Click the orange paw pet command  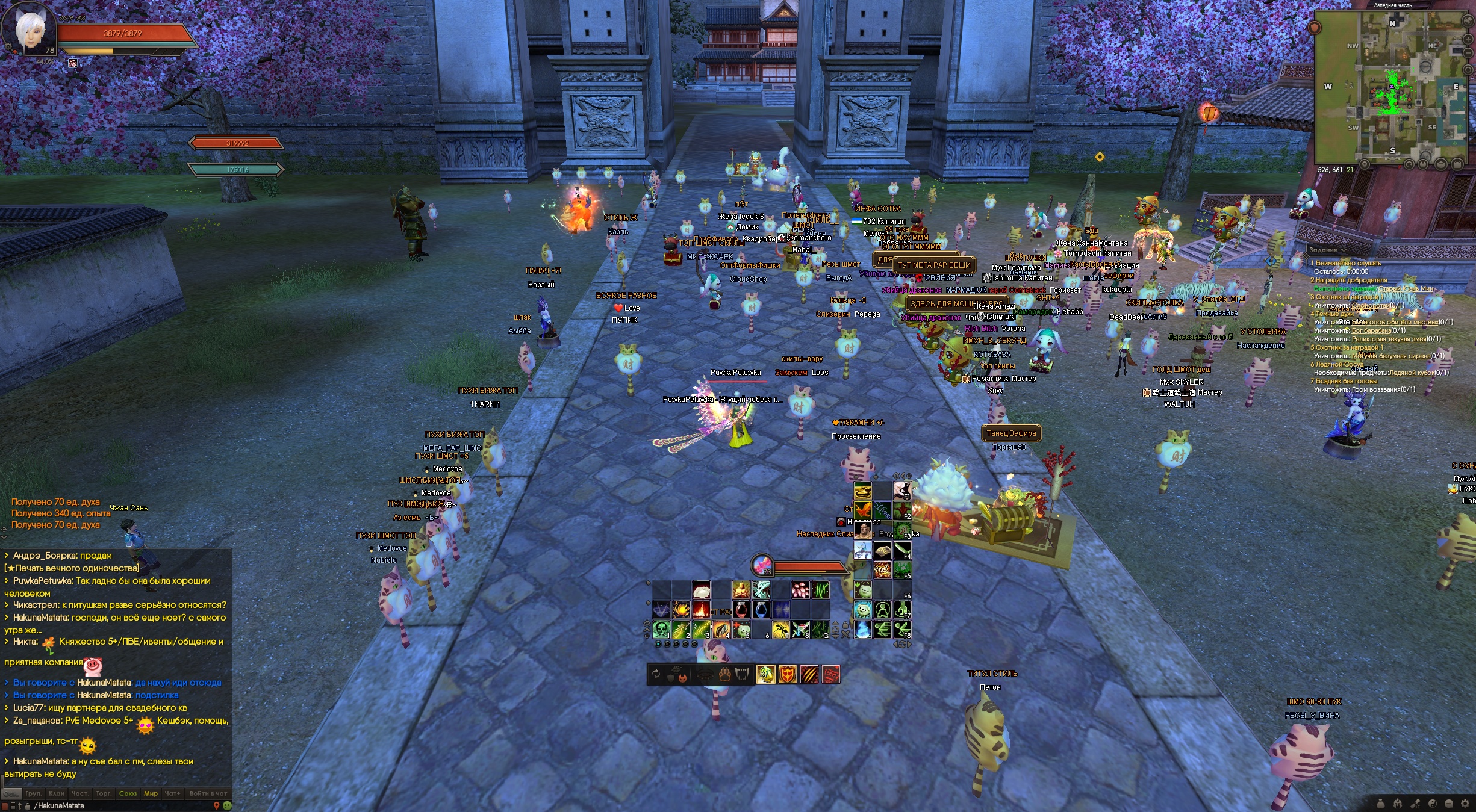pyautogui.click(x=724, y=675)
